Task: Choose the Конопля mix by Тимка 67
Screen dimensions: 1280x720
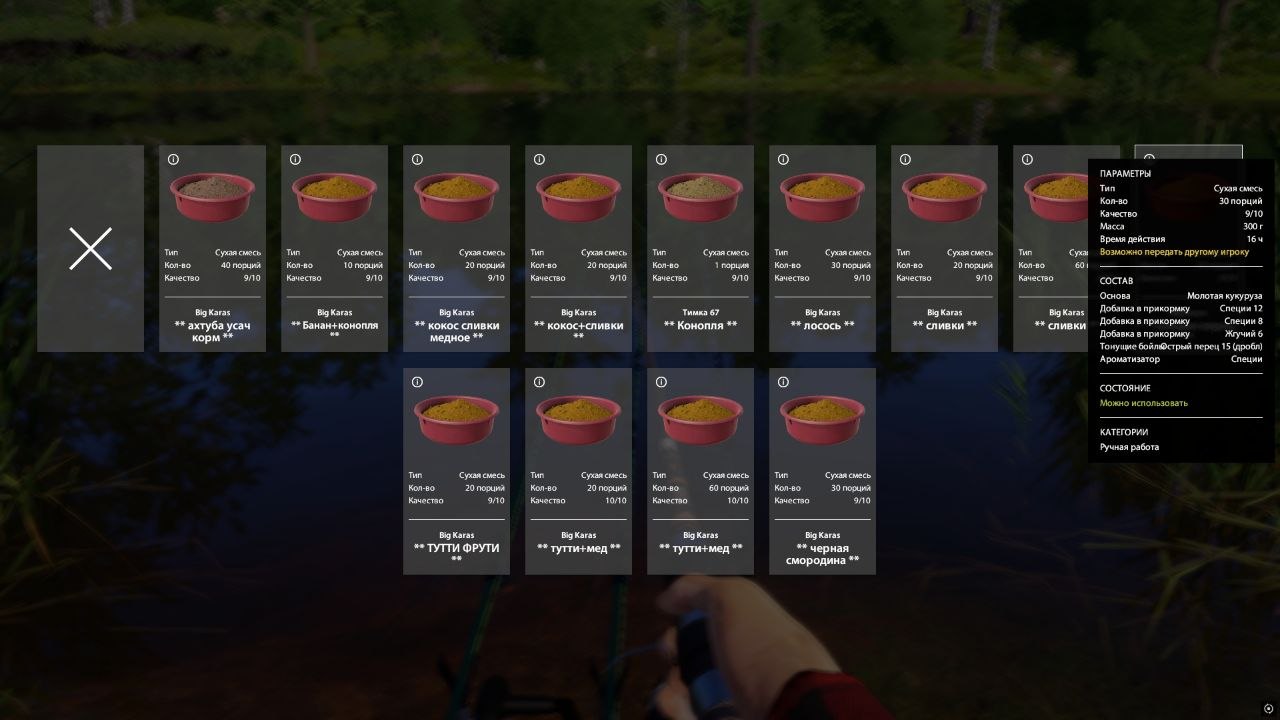Action: (700, 248)
